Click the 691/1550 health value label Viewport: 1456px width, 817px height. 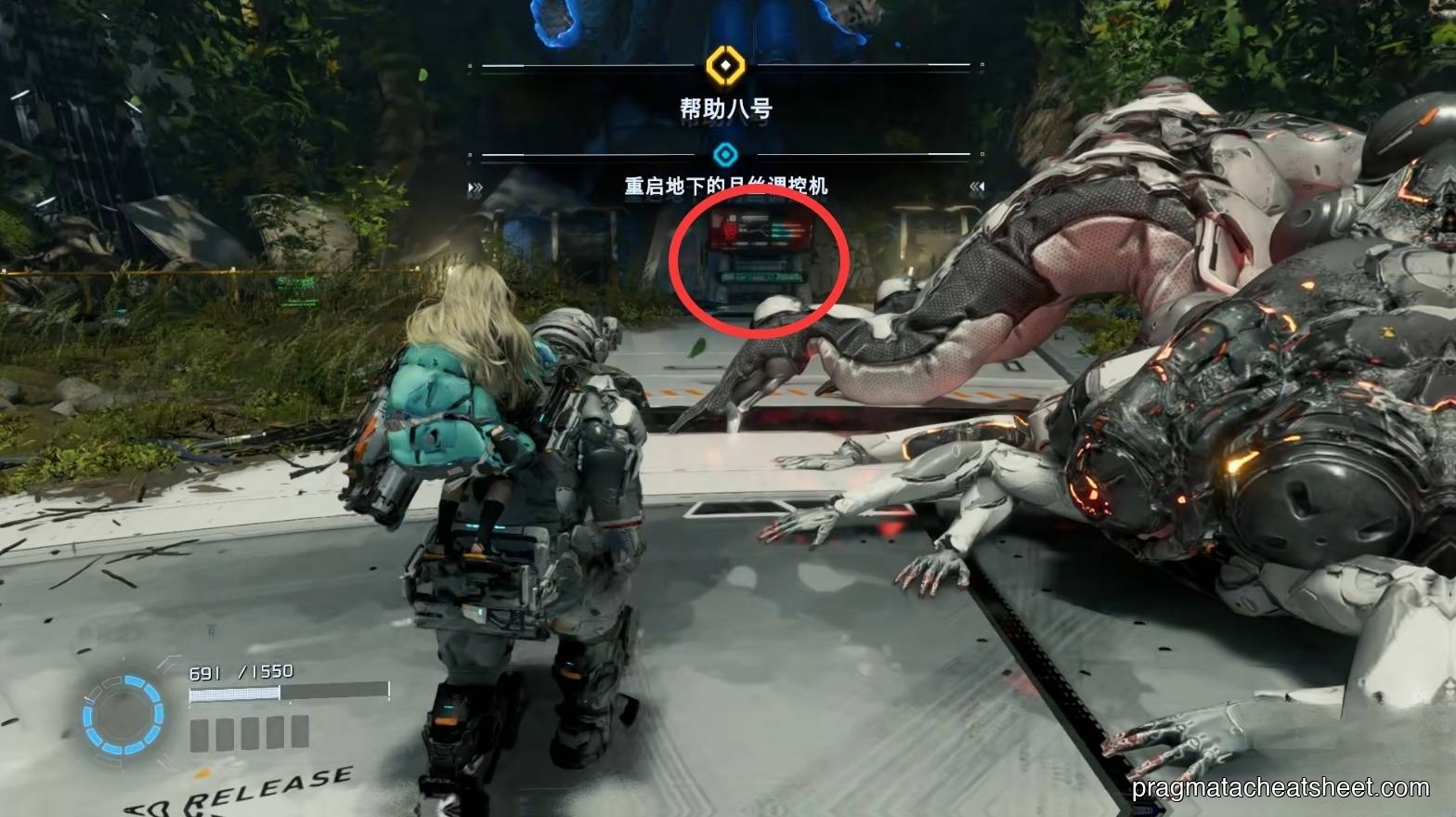[240, 672]
